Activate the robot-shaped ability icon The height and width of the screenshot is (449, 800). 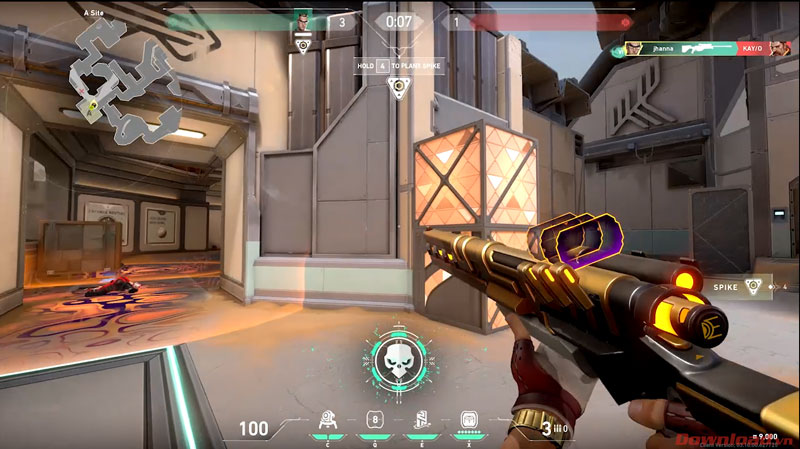326,420
